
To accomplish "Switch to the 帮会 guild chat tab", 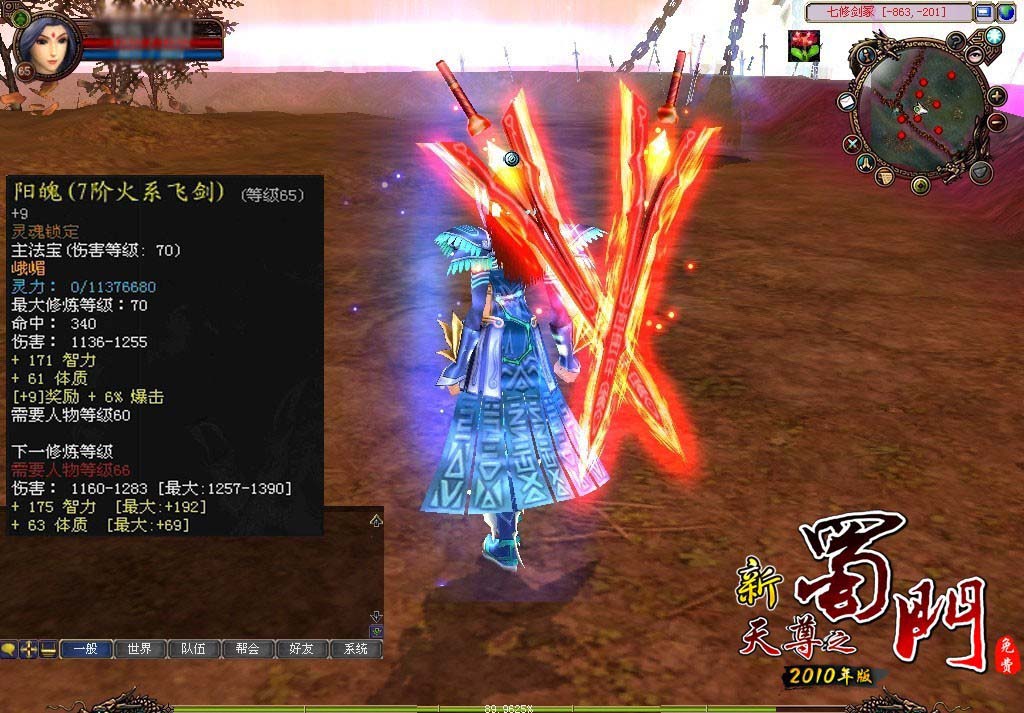I will tap(248, 649).
